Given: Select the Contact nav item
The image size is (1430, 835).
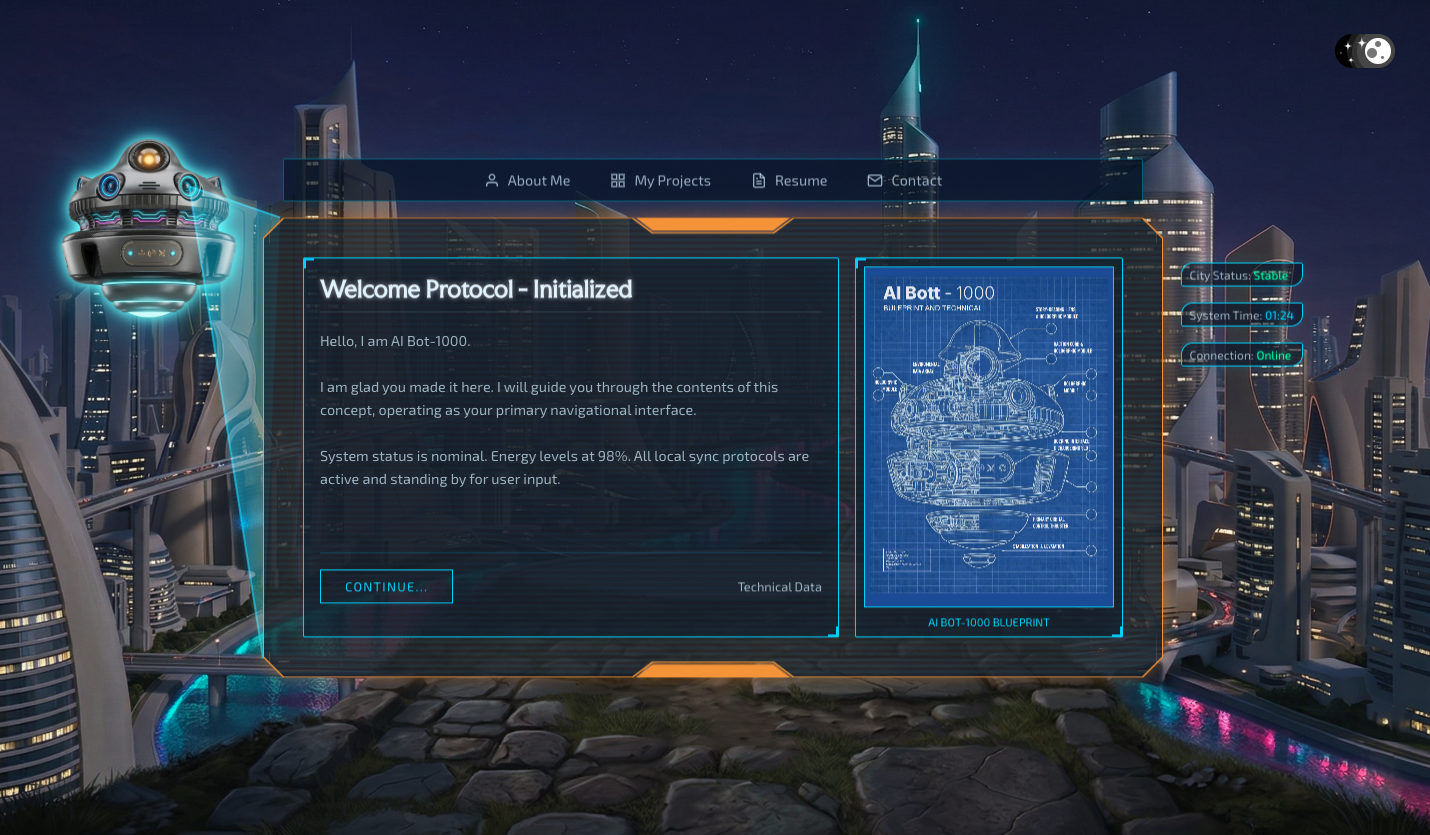Looking at the screenshot, I should click(x=904, y=181).
